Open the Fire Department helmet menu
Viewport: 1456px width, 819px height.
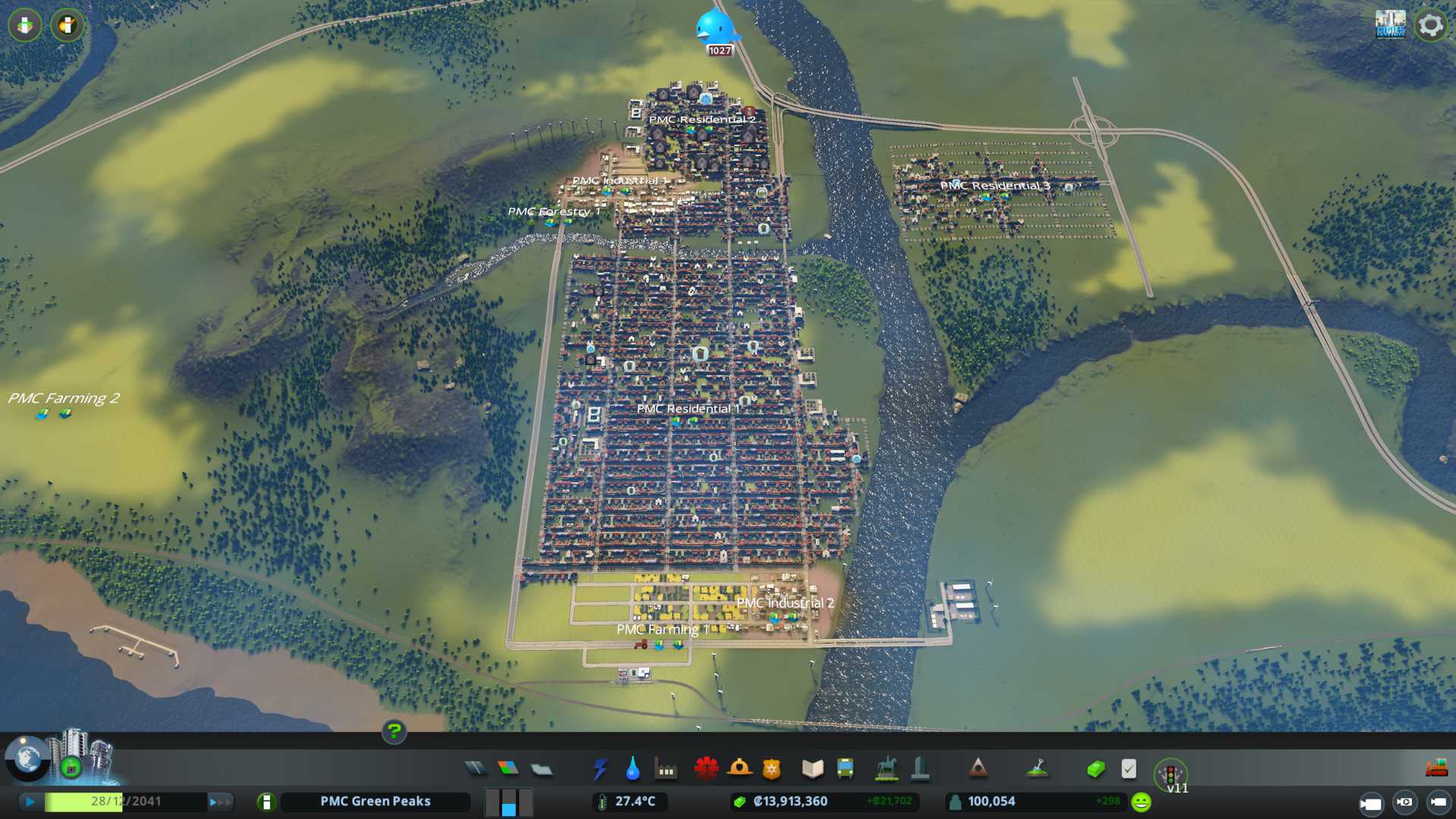pyautogui.click(x=739, y=769)
